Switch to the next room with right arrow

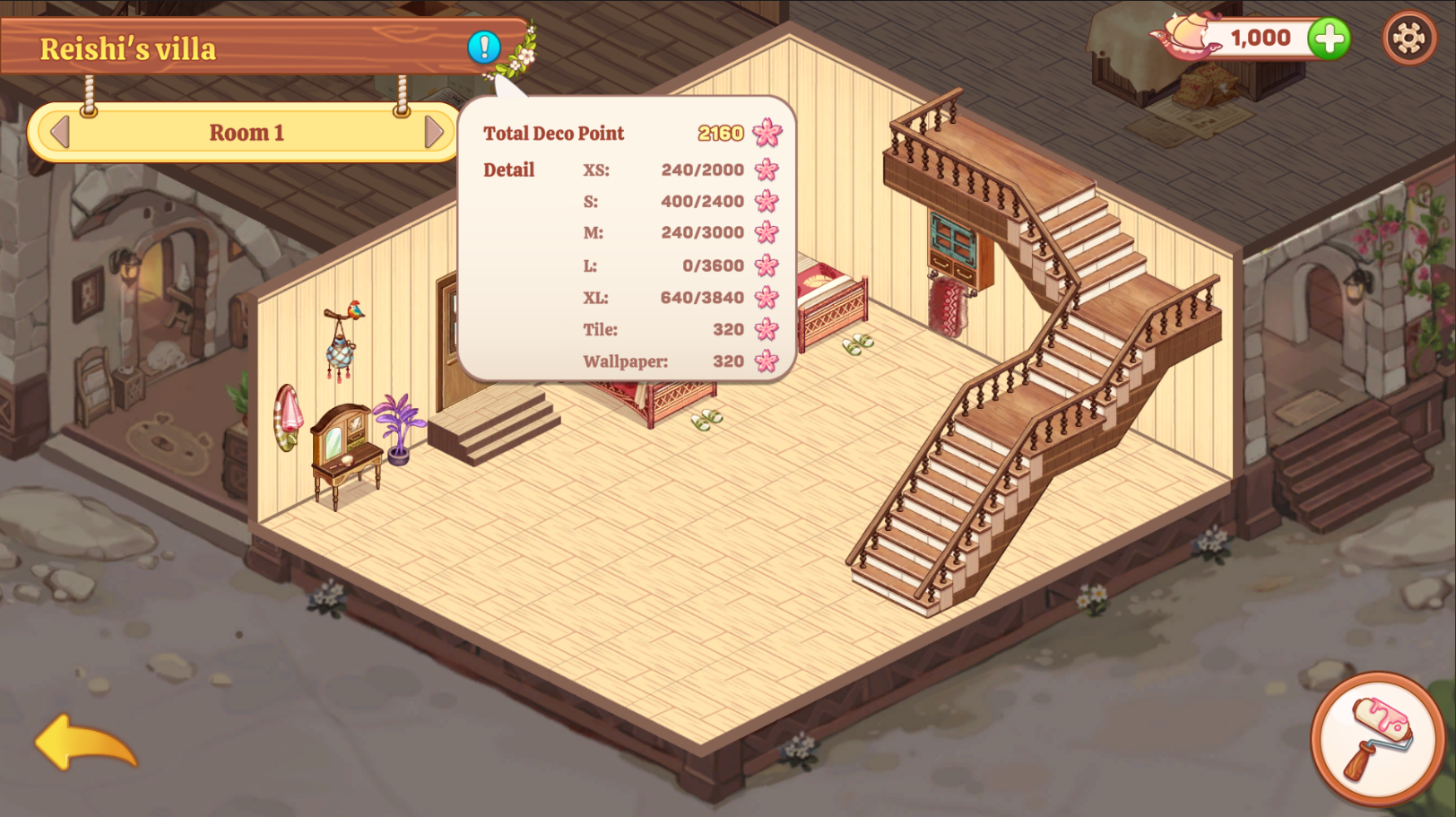[x=434, y=133]
